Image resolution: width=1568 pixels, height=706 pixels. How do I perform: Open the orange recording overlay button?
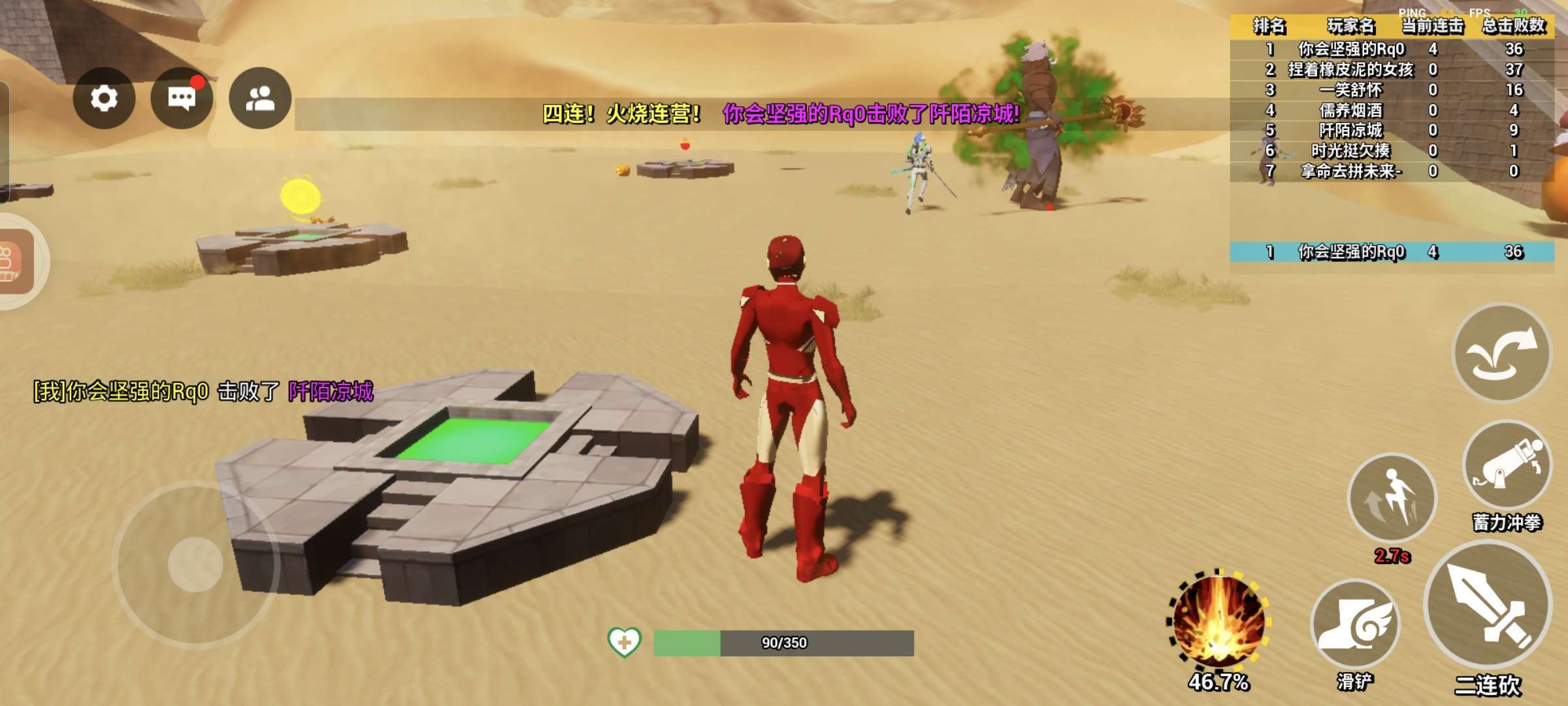click(13, 261)
